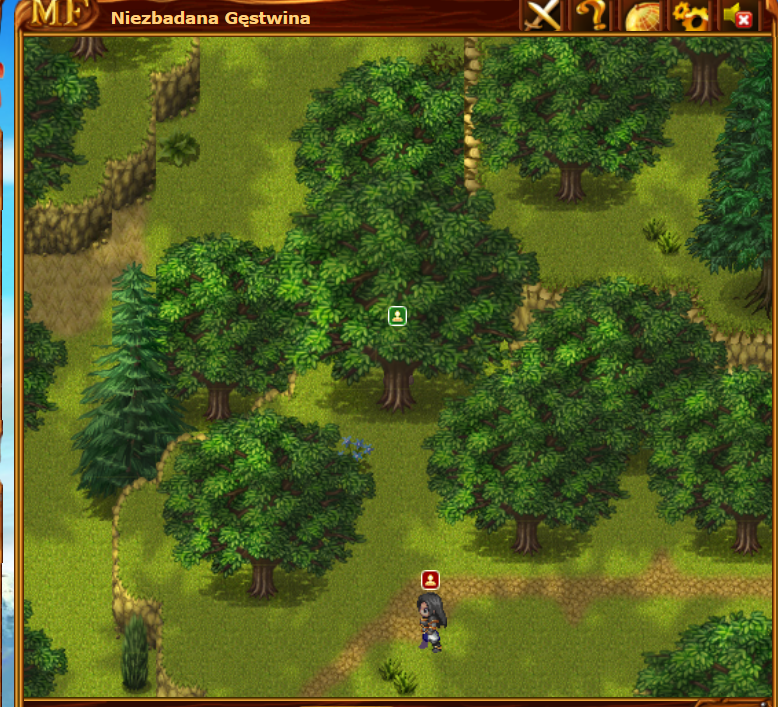Show the world map globe
Screen dimensions: 778x707
(x=642, y=16)
